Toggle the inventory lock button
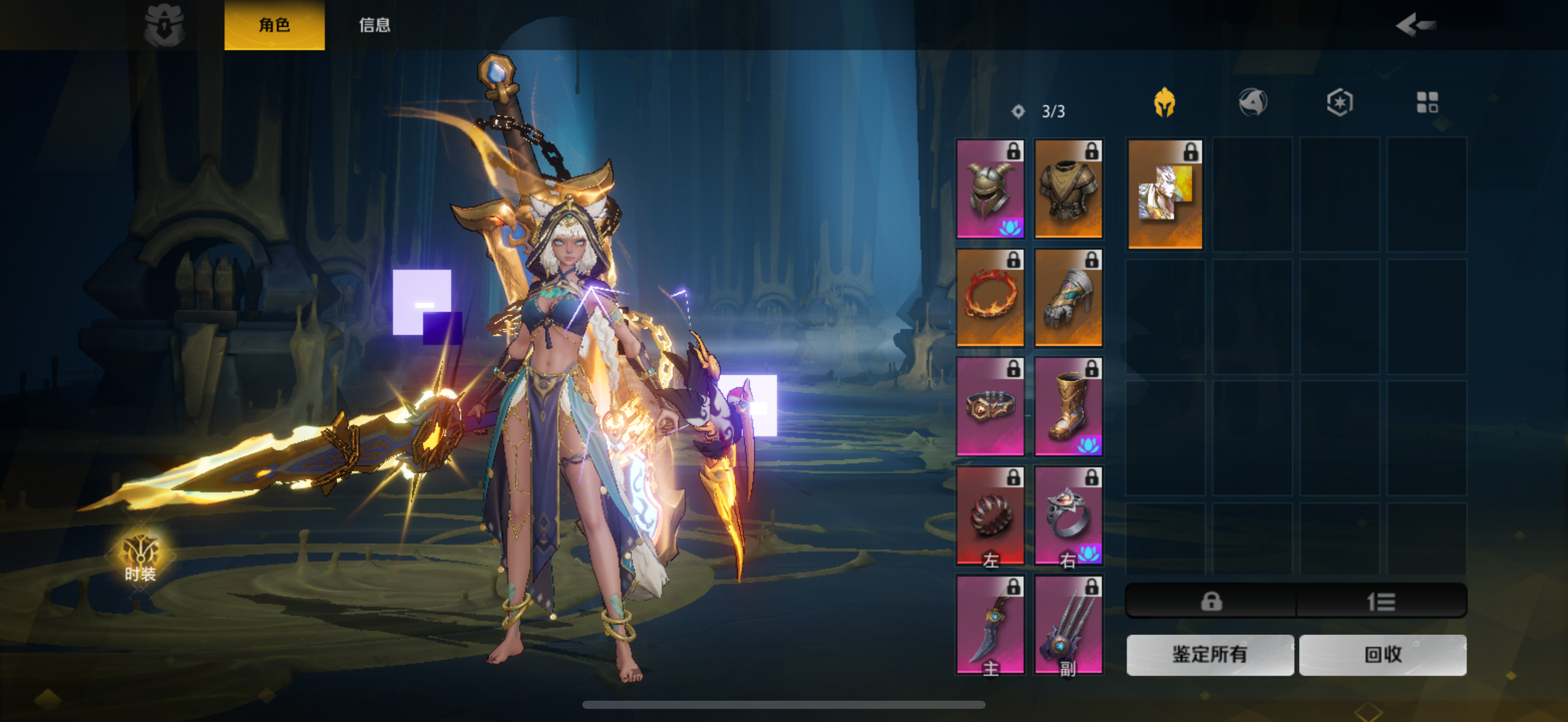 (1210, 602)
